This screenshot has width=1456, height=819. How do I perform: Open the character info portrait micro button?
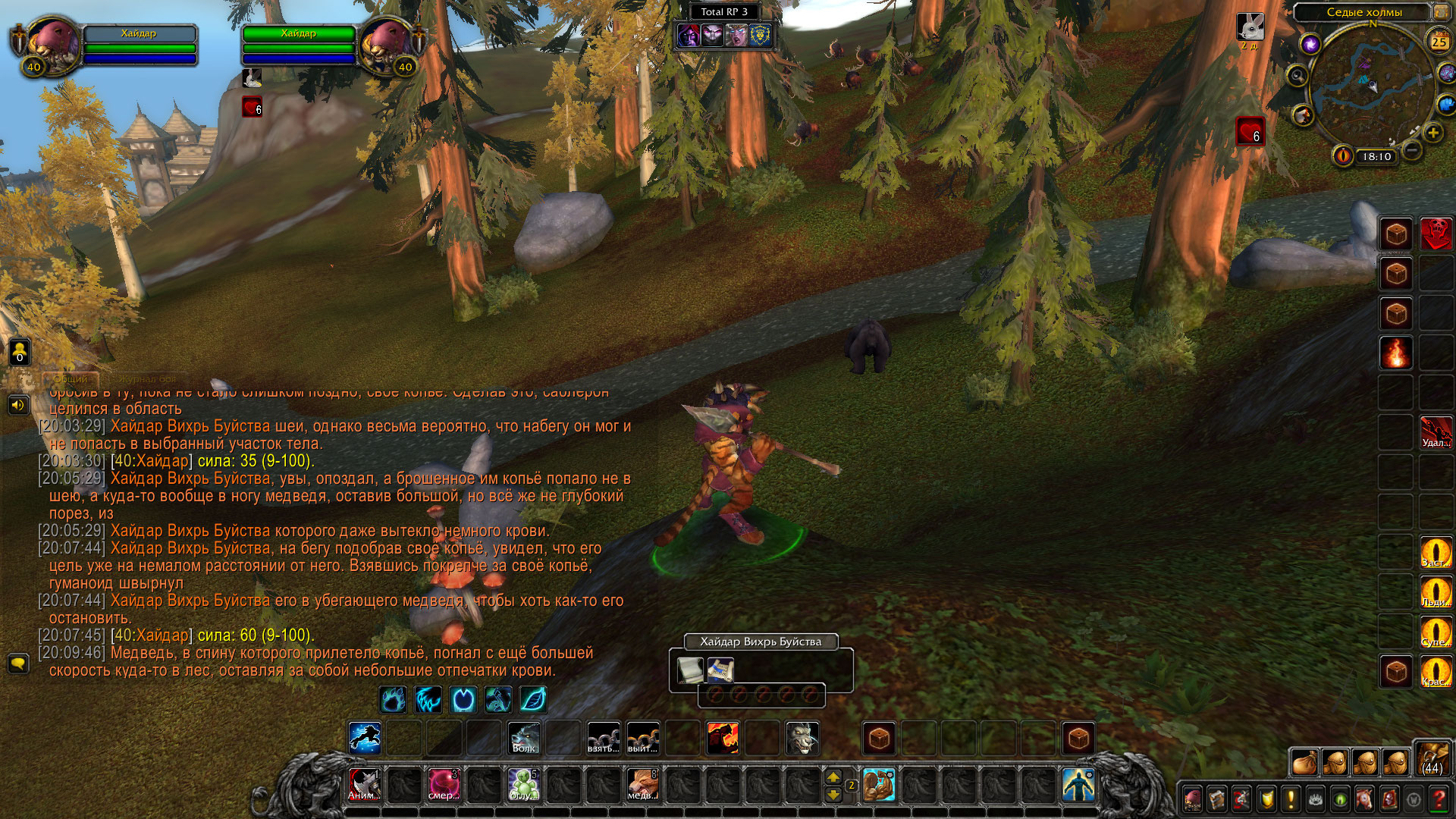pyautogui.click(x=1192, y=799)
